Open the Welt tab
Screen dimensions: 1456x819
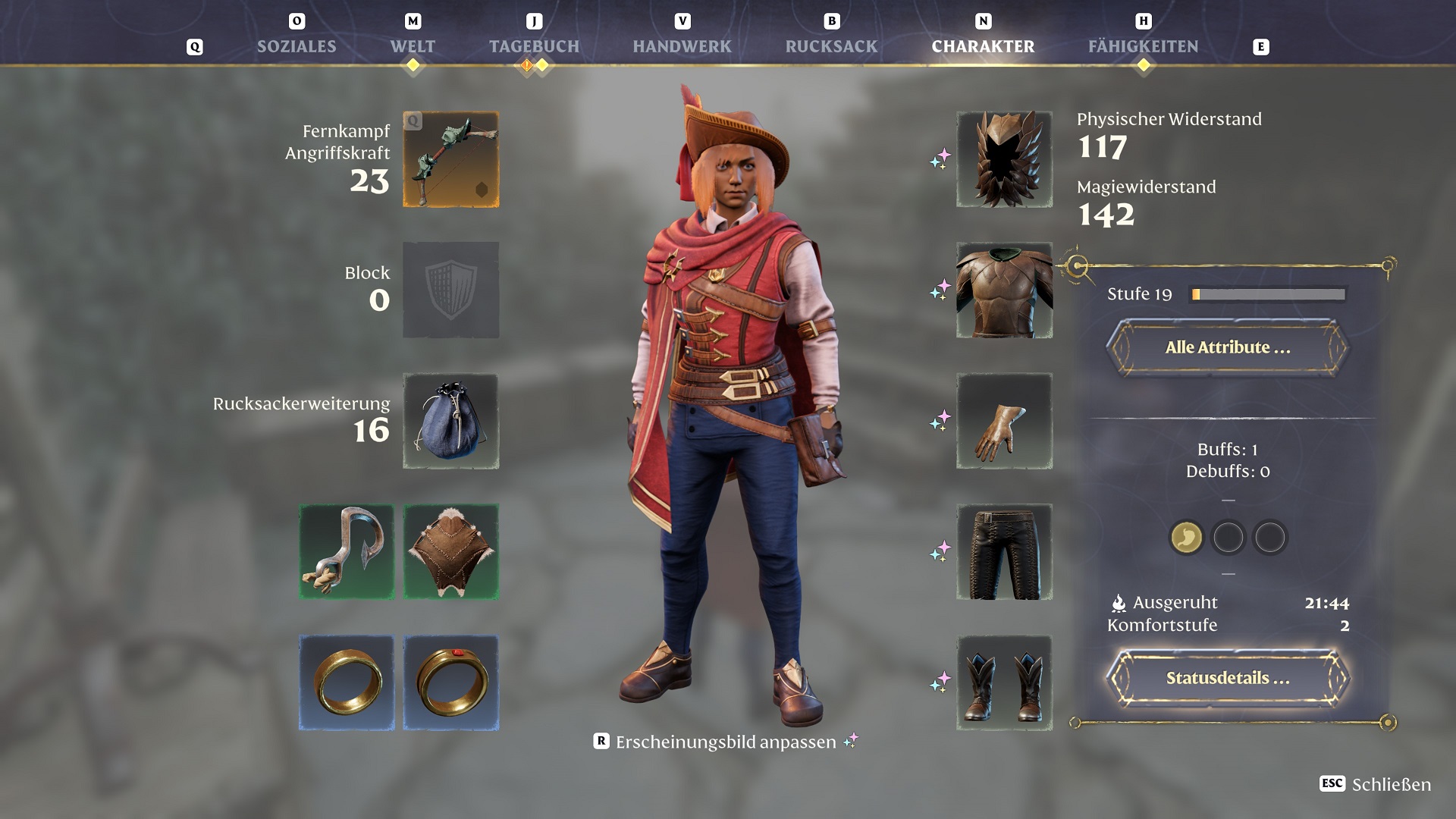point(413,46)
